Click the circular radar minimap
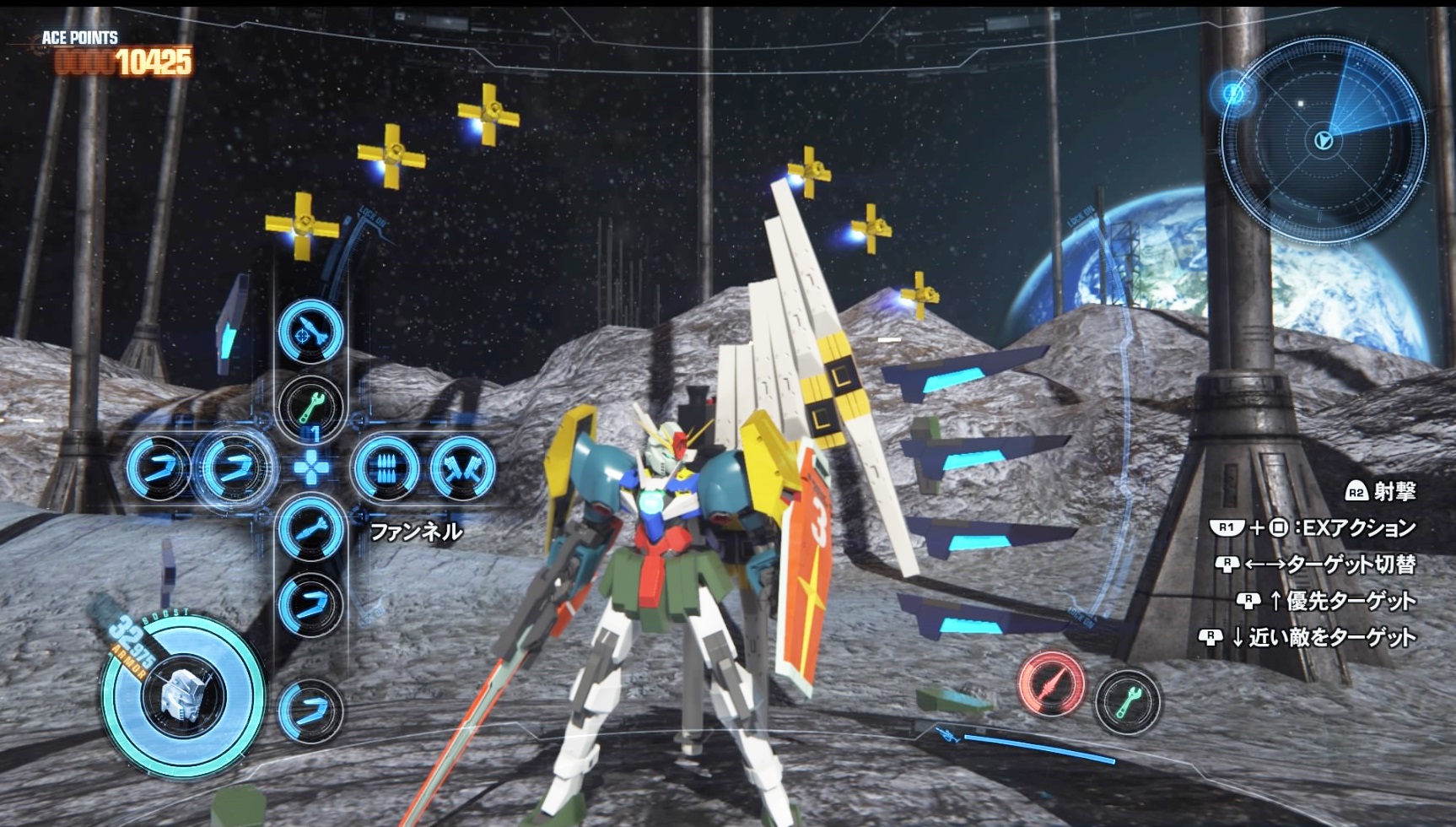 tap(1323, 139)
